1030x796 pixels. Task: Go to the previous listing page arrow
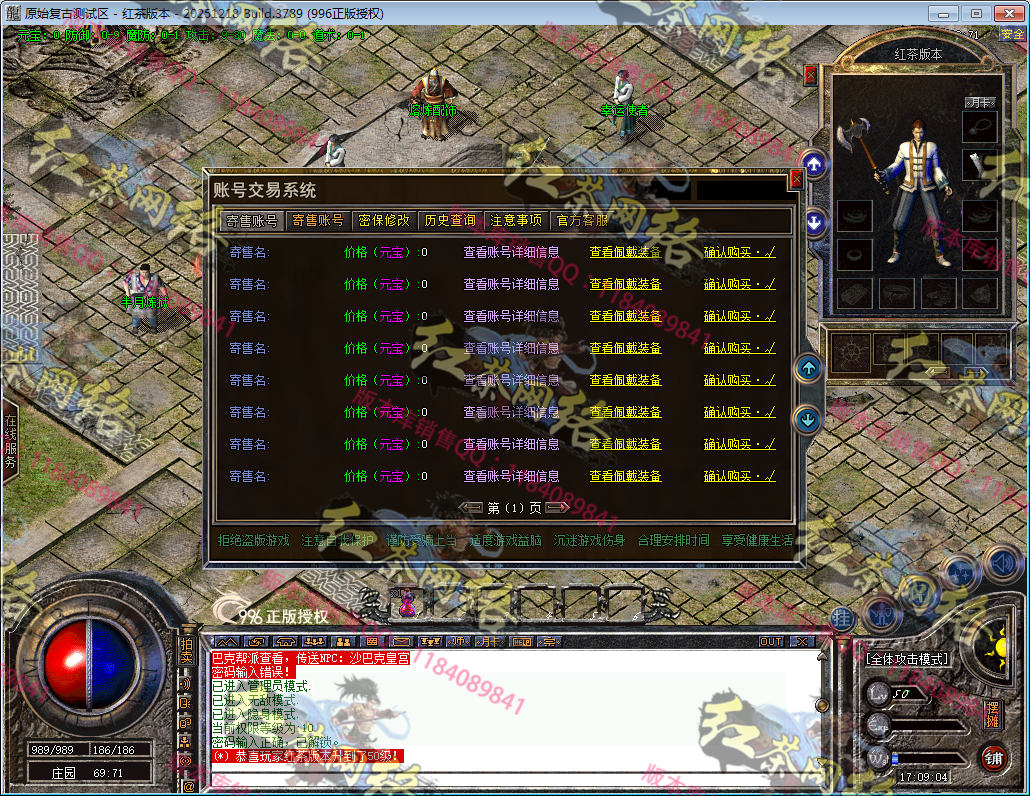click(x=472, y=507)
